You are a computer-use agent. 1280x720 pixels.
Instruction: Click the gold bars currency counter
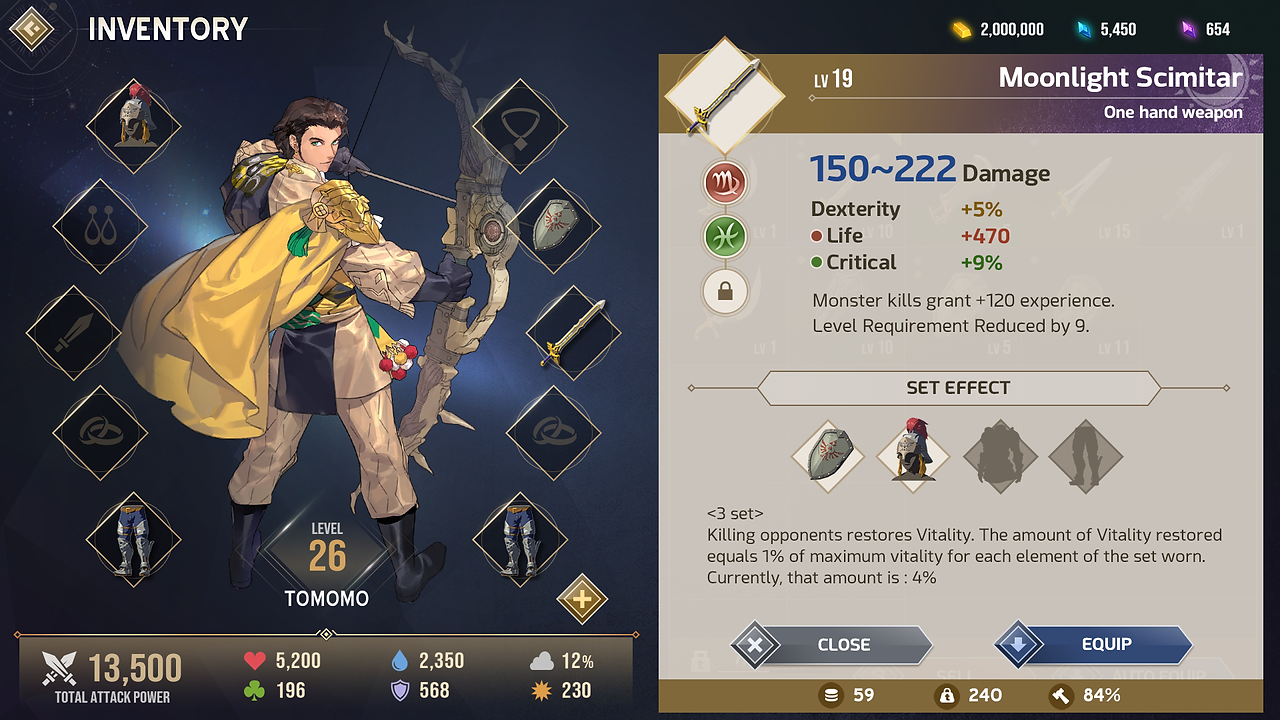point(998,29)
